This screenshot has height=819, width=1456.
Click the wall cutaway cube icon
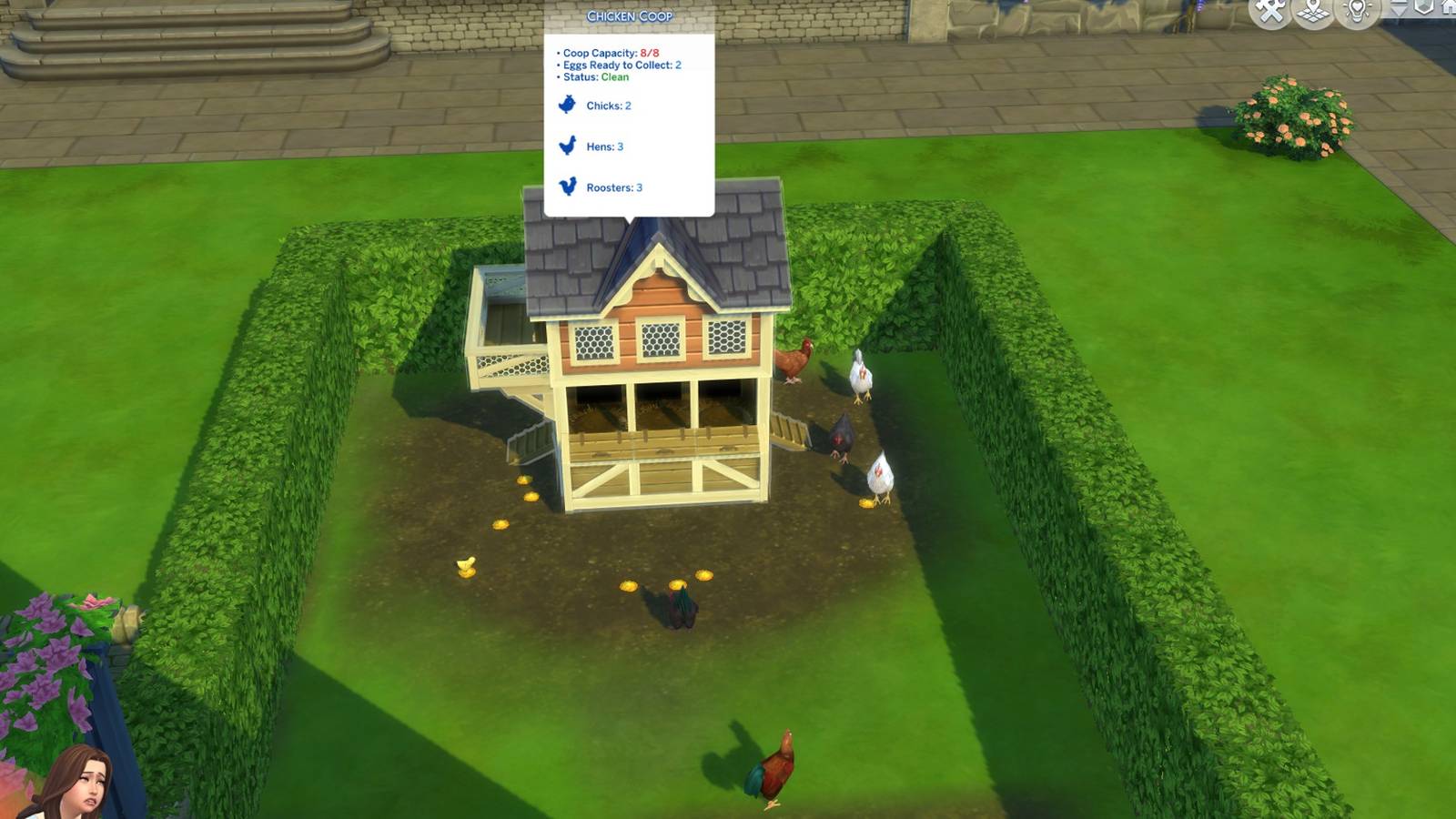coord(1424,10)
